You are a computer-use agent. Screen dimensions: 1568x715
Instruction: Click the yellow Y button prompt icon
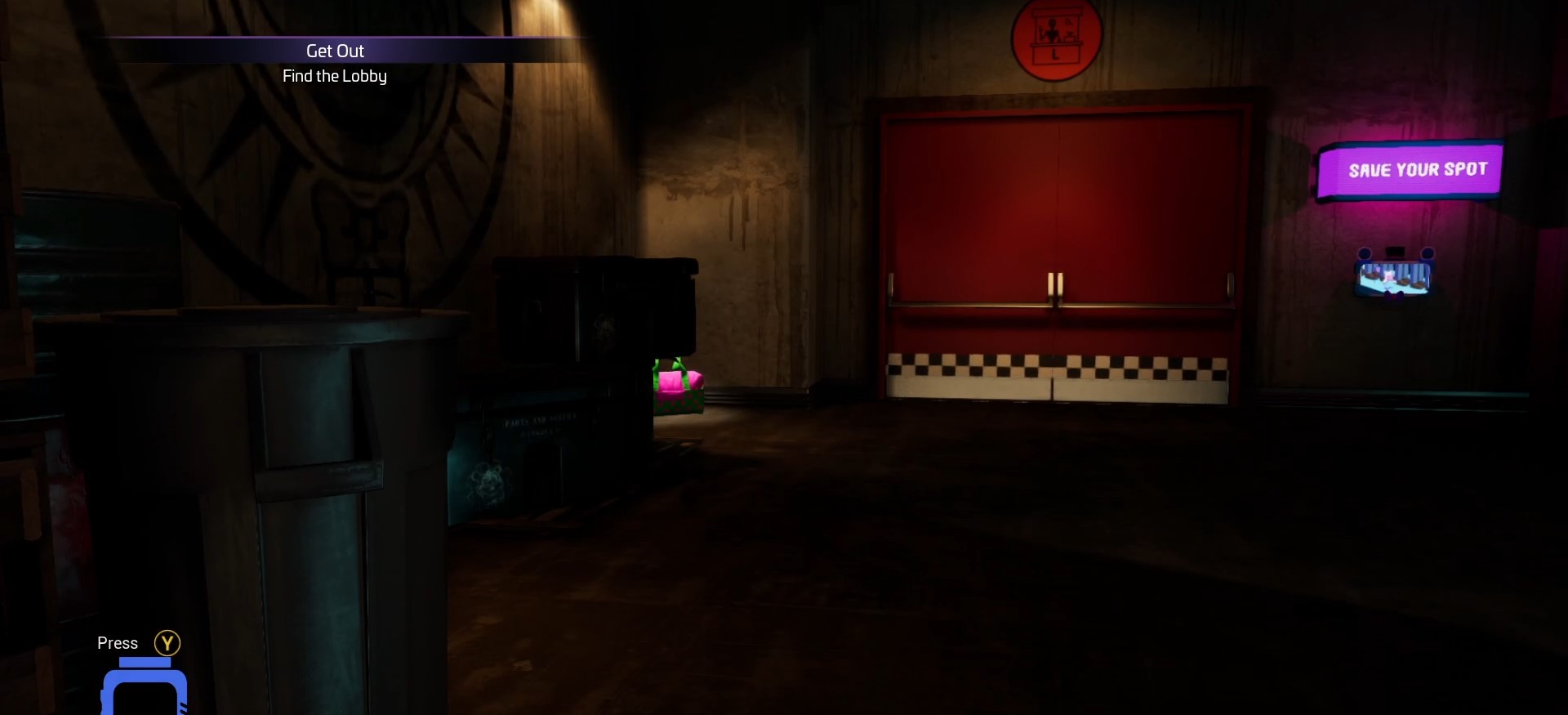[168, 643]
